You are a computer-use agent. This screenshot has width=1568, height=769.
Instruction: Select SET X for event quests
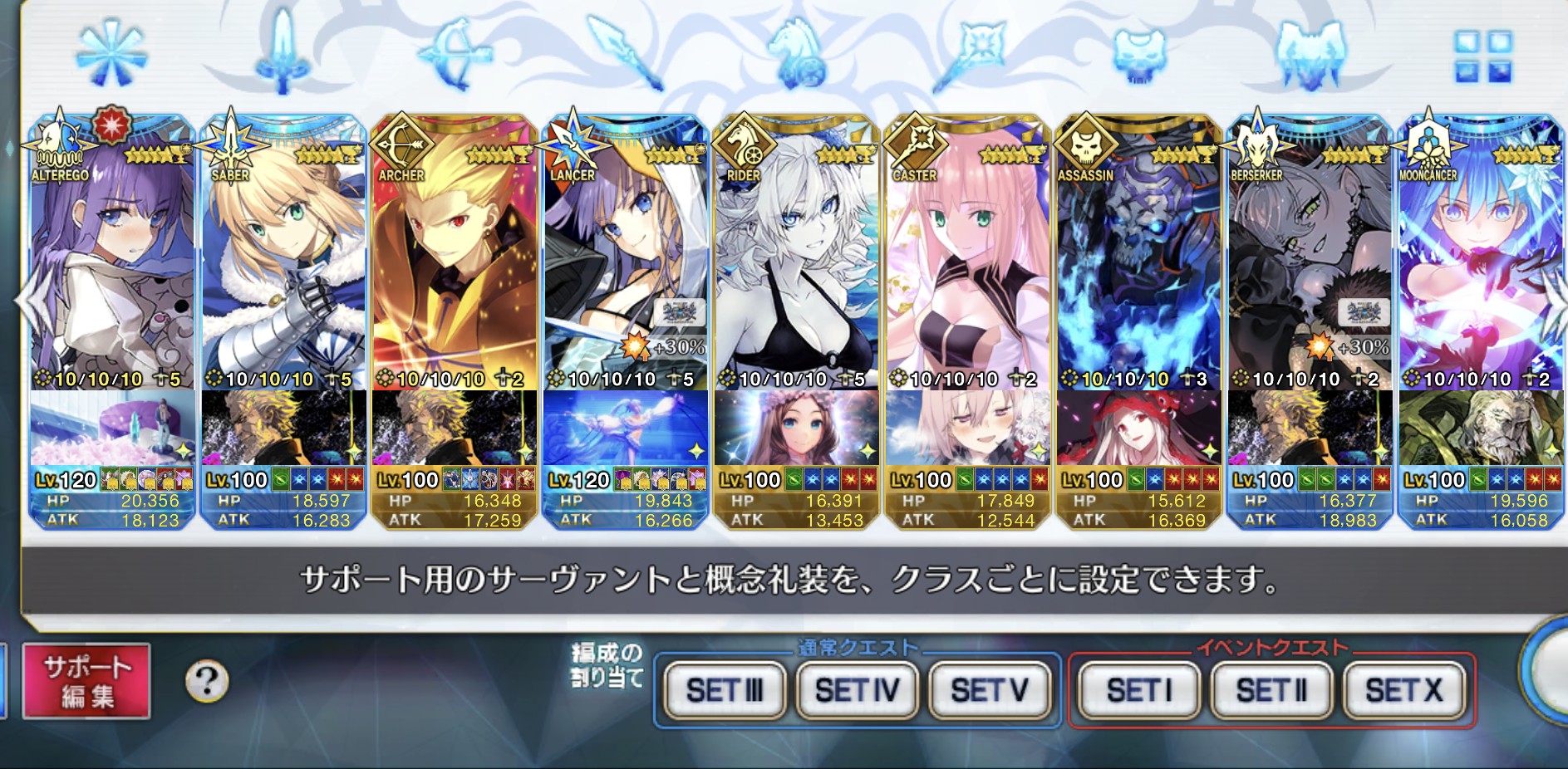click(1404, 690)
